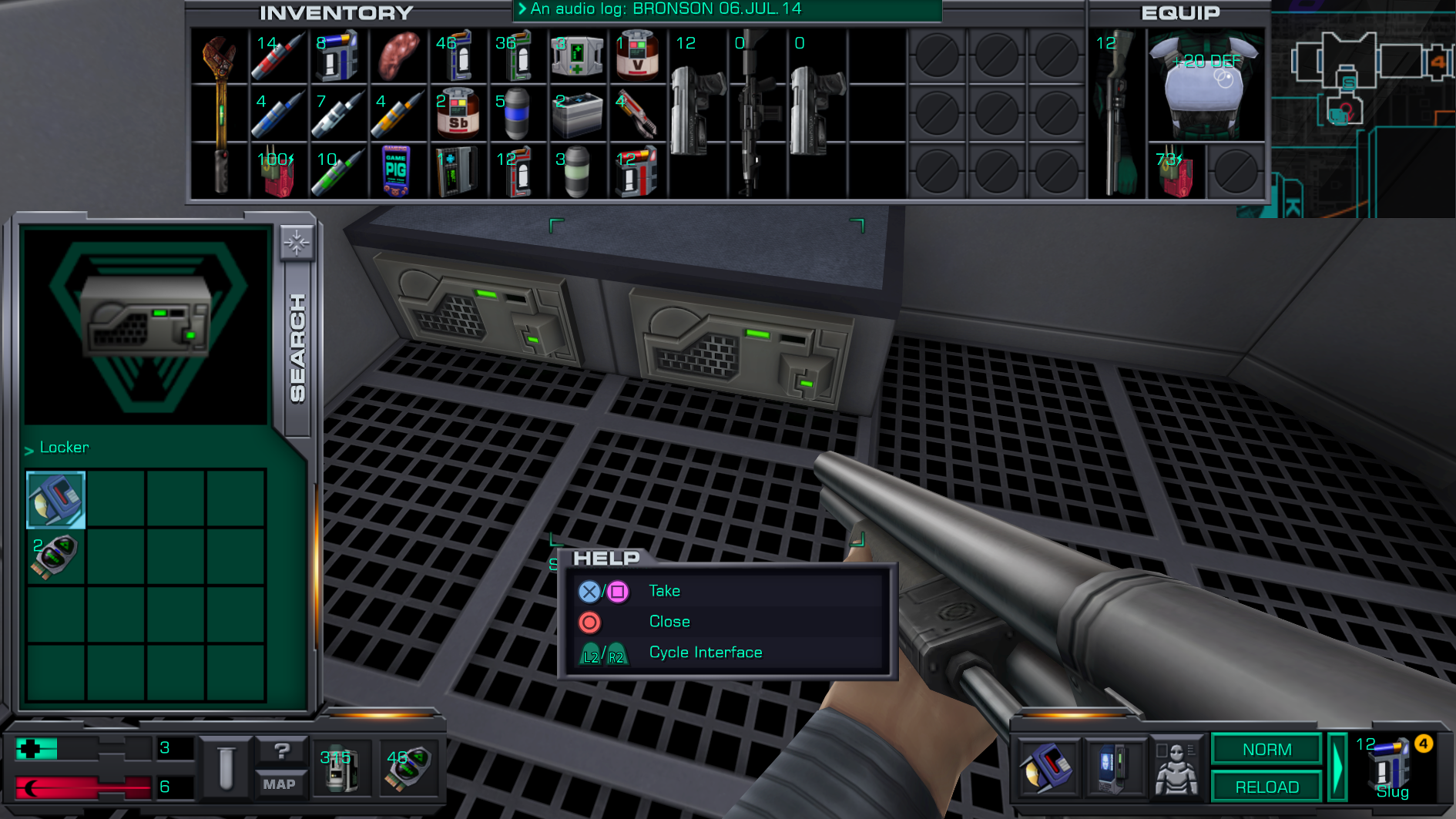Image resolution: width=1456 pixels, height=819 pixels.
Task: Switch the weapon's NORM fire mode
Action: pyautogui.click(x=1266, y=750)
